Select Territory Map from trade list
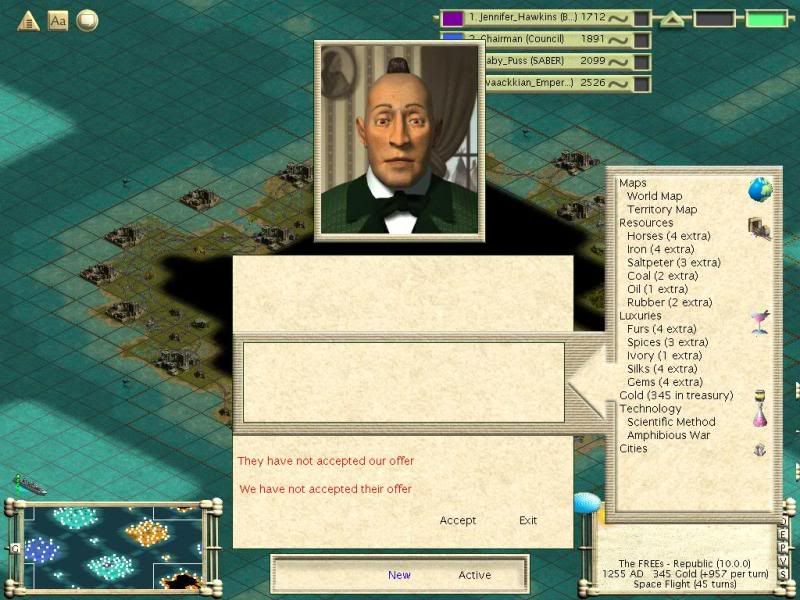Screen dimensions: 800x600 tap(662, 210)
